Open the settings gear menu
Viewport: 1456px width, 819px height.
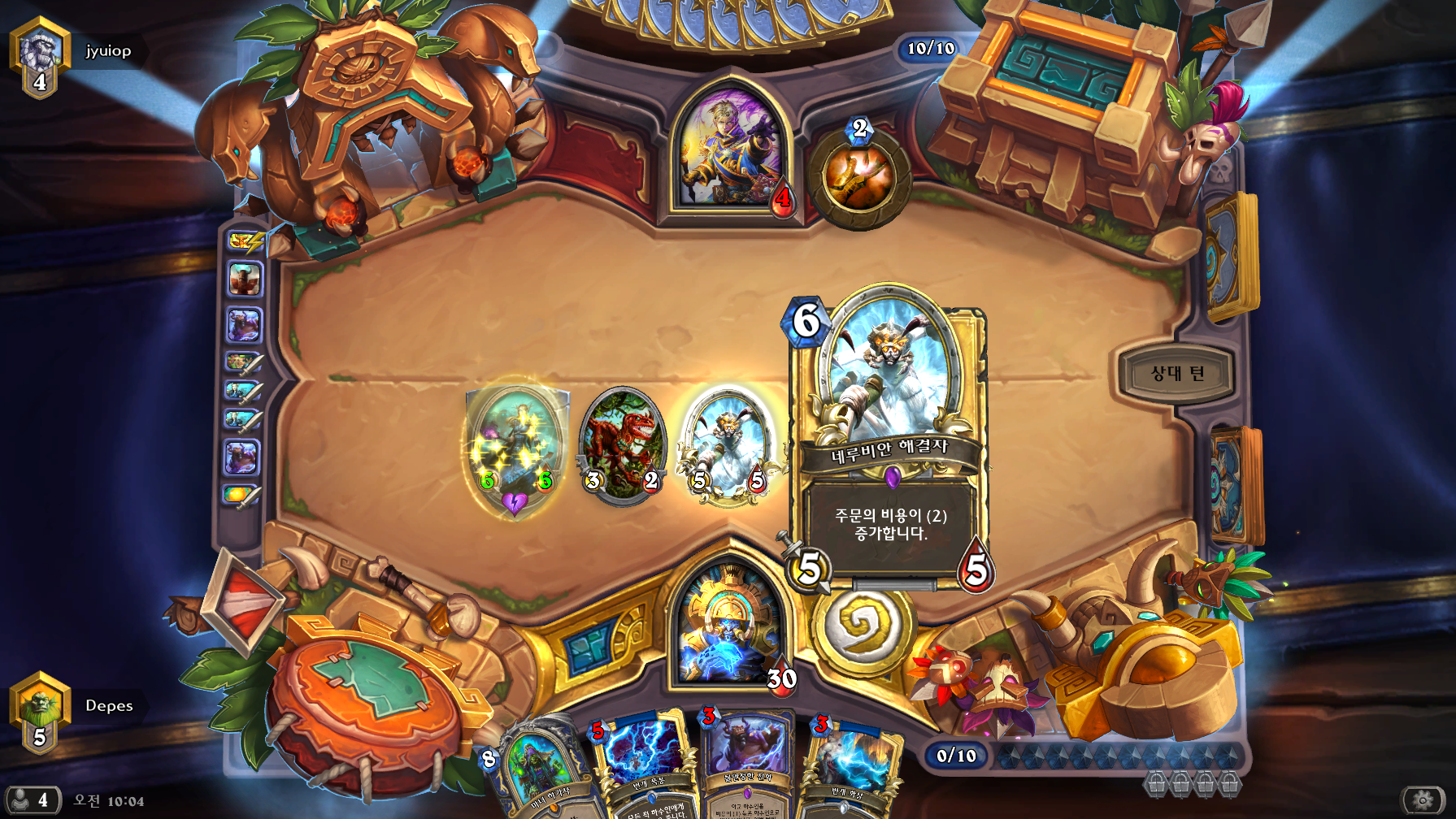click(x=1422, y=800)
